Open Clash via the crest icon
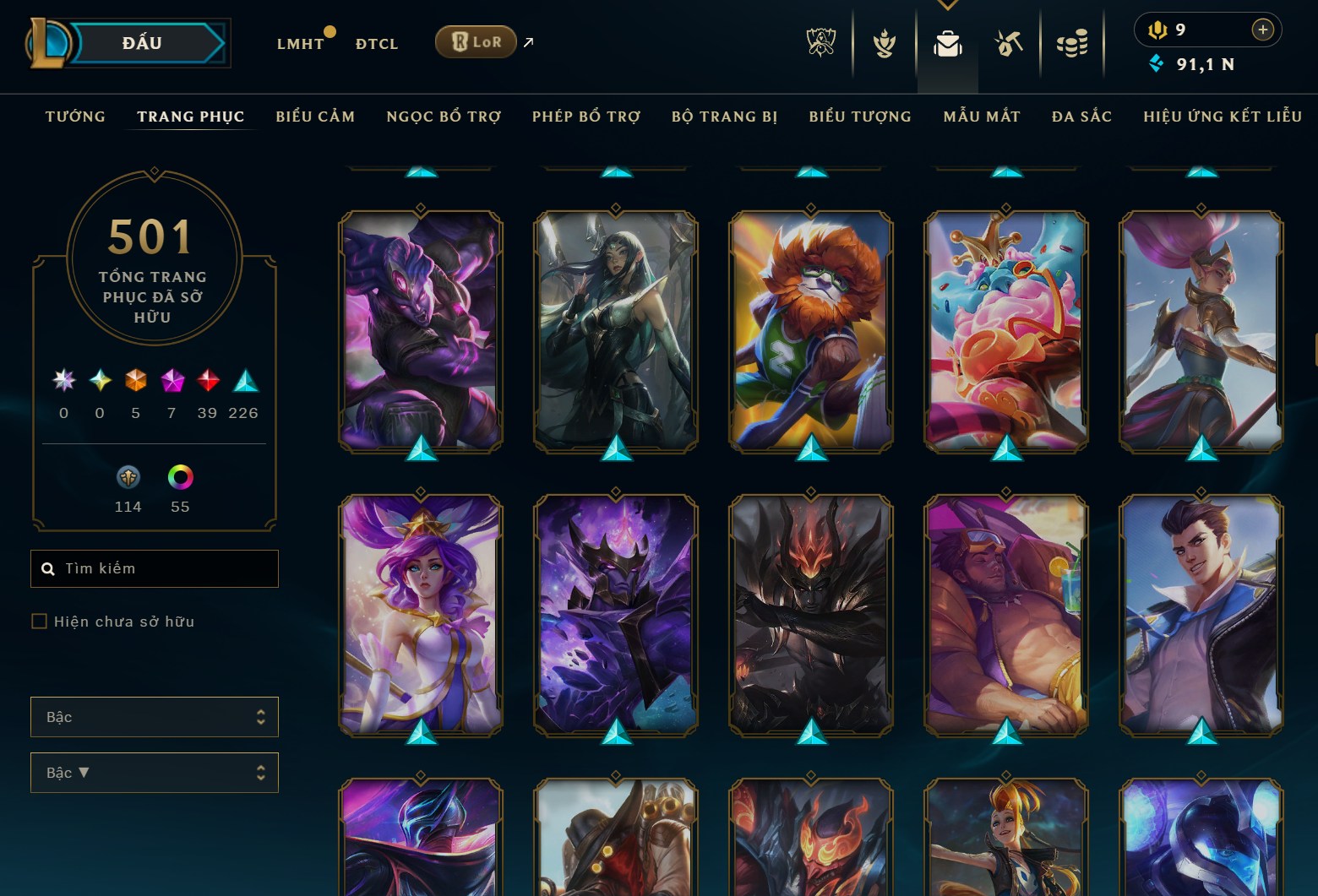 pos(883,42)
